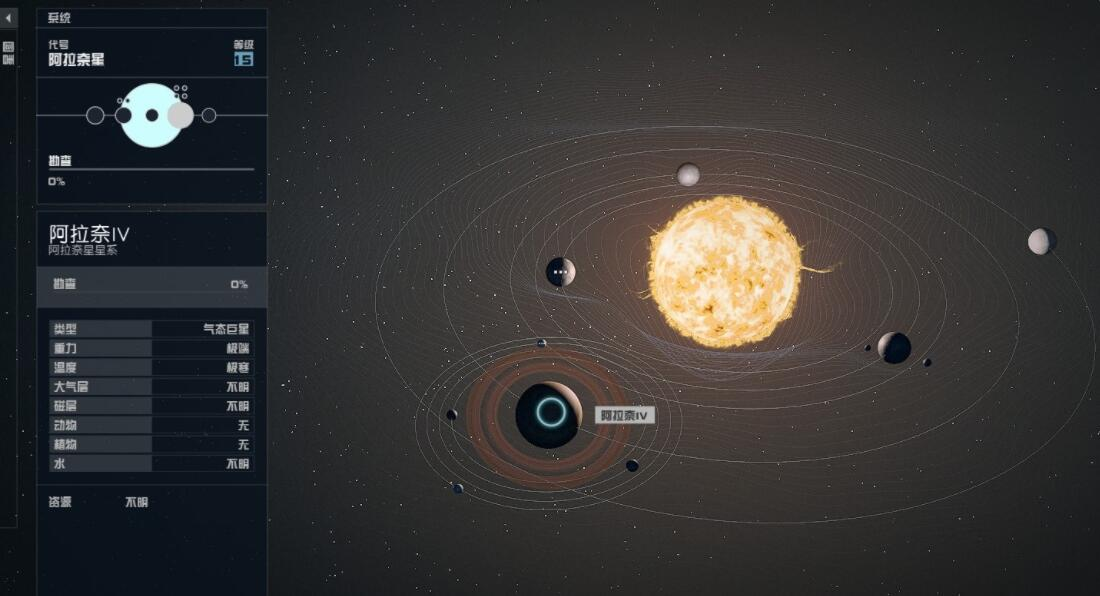Screen dimensions: 1100x596
Task: Click the 阿拉奈IV name label on the map
Action: (625, 415)
